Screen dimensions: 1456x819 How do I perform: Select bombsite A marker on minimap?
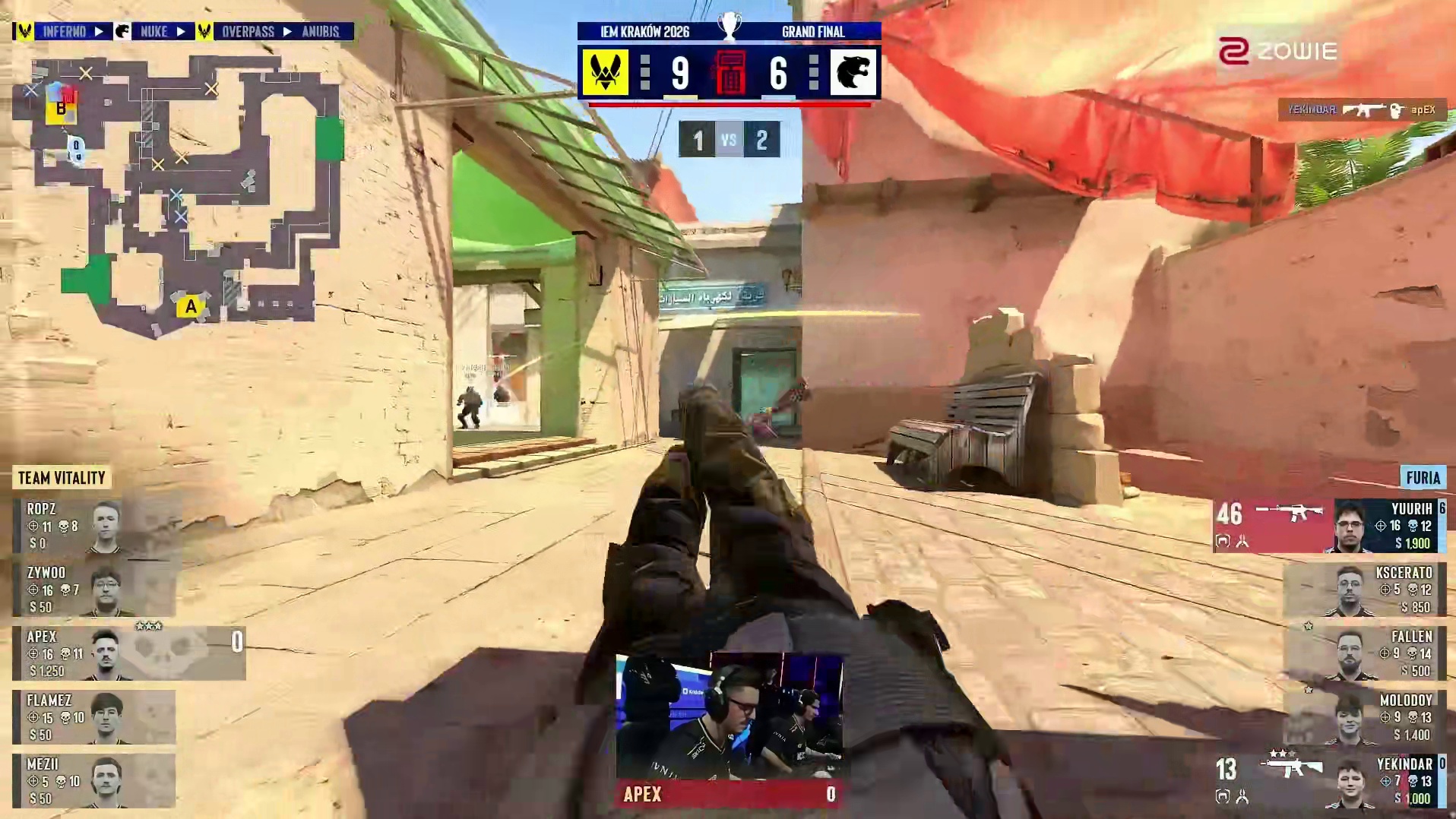[x=190, y=307]
